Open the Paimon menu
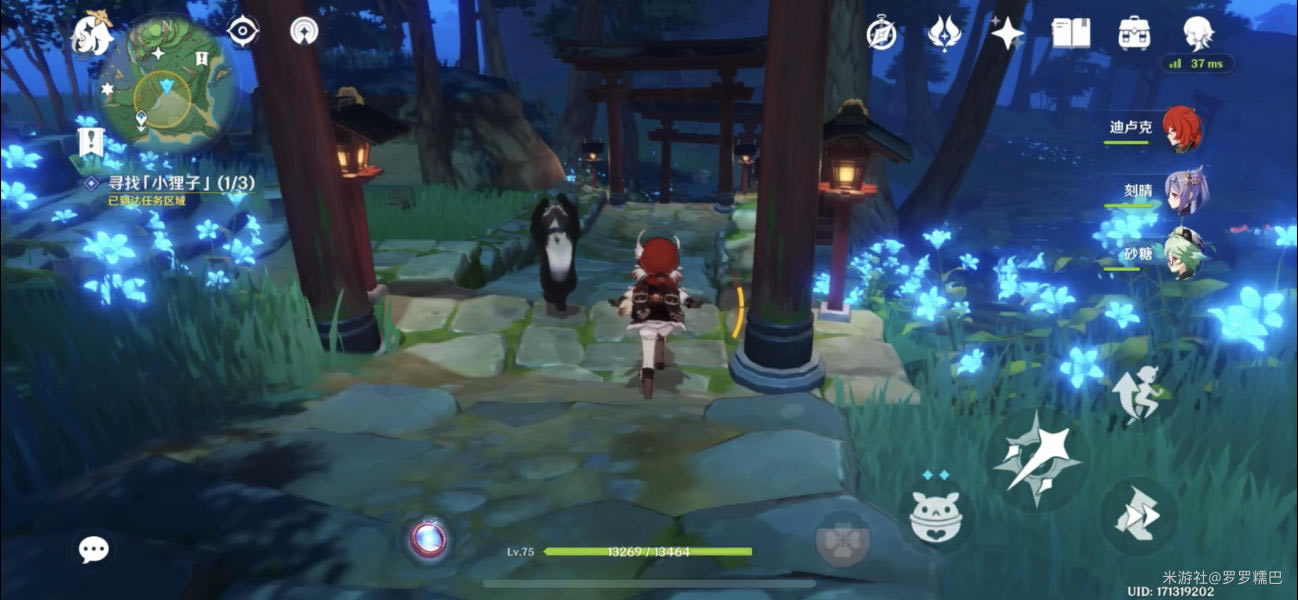This screenshot has width=1298, height=600. (x=92, y=35)
